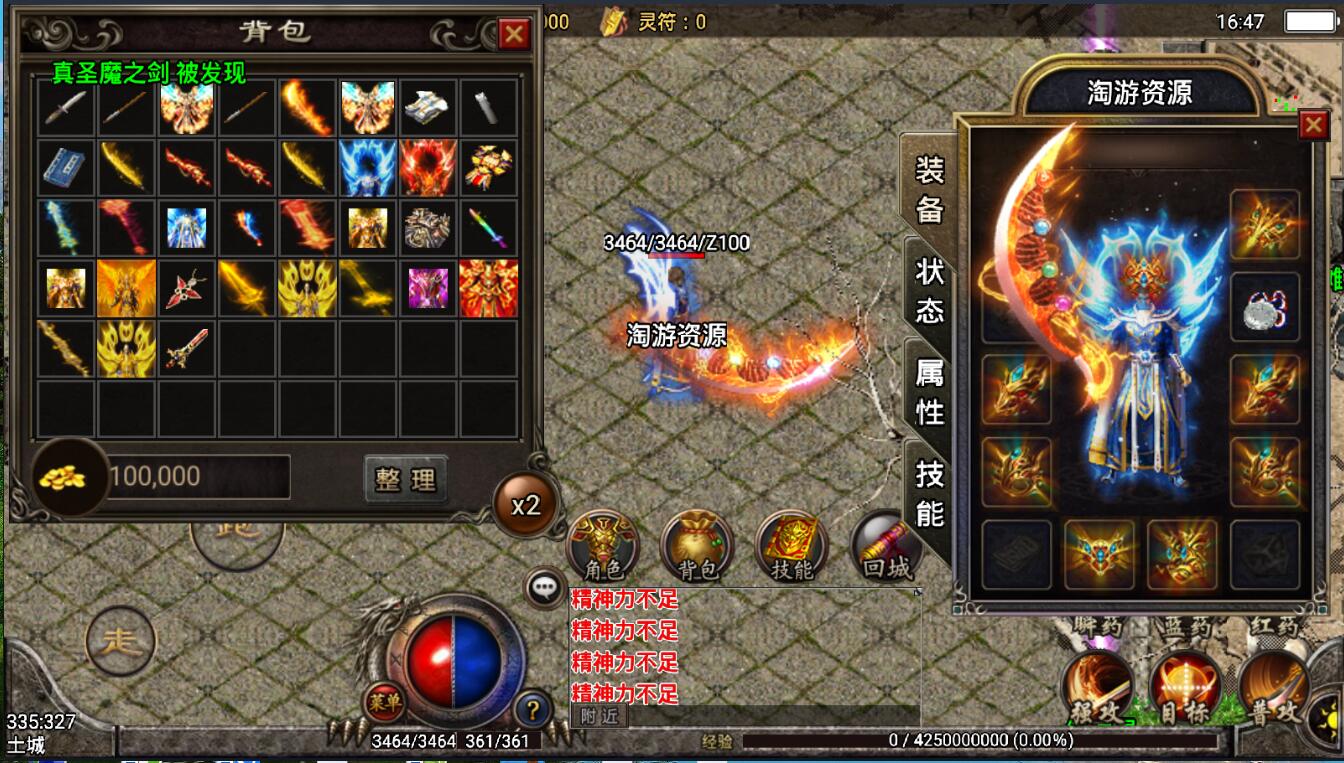The height and width of the screenshot is (763, 1344).
Task: Open the 技能 skill book icon
Action: 792,545
